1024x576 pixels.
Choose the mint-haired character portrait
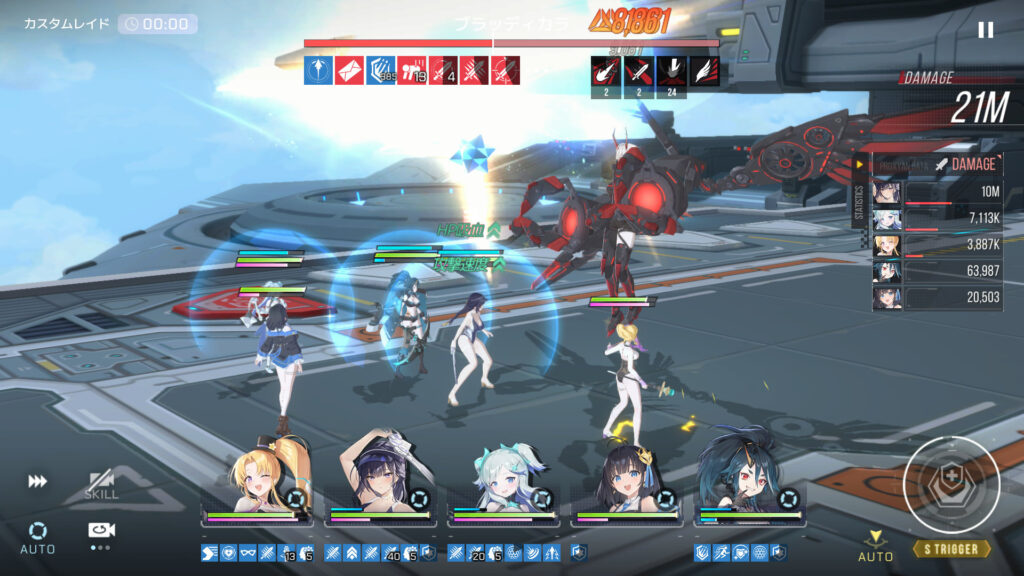coord(504,478)
